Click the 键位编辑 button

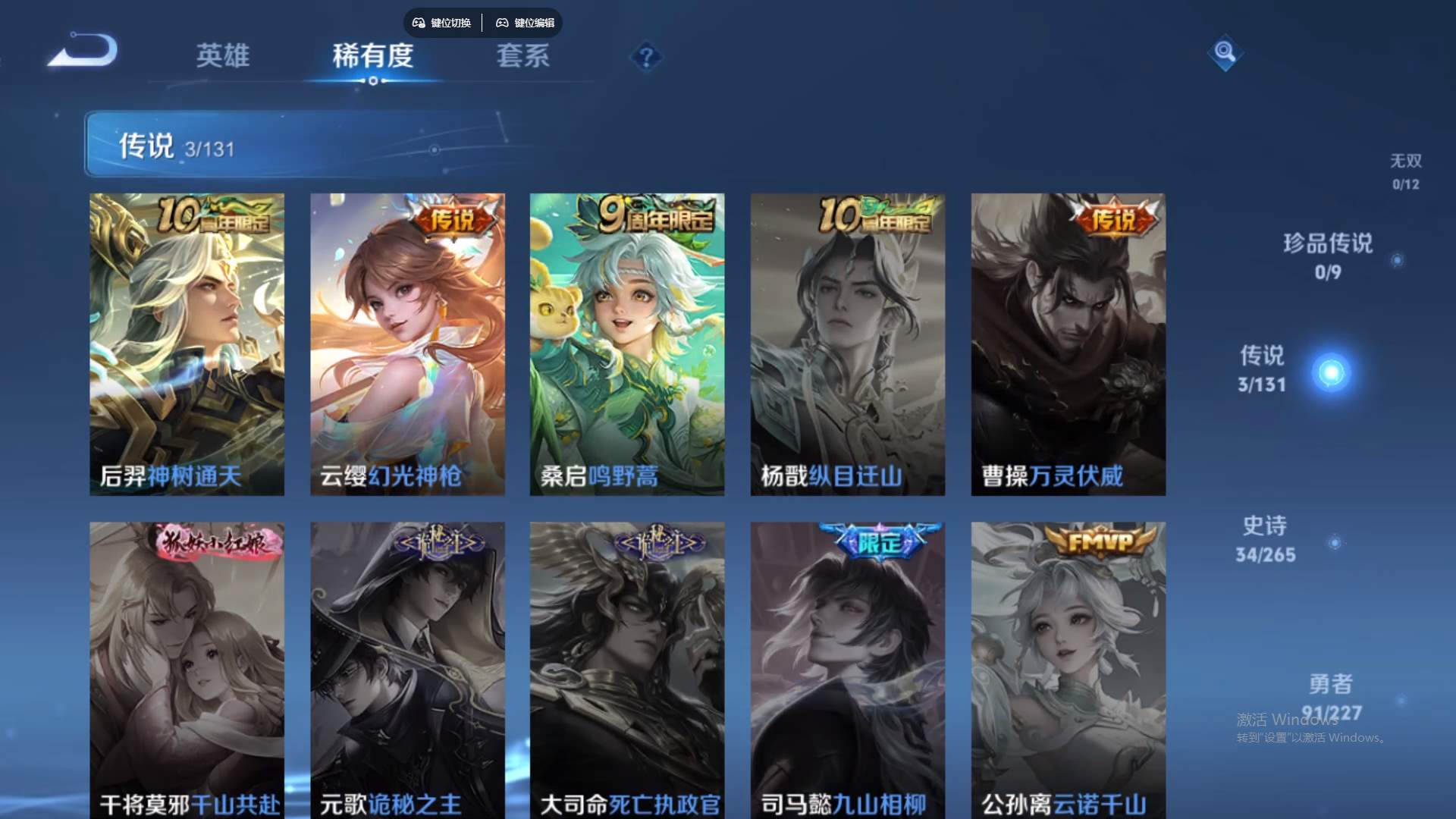point(535,23)
